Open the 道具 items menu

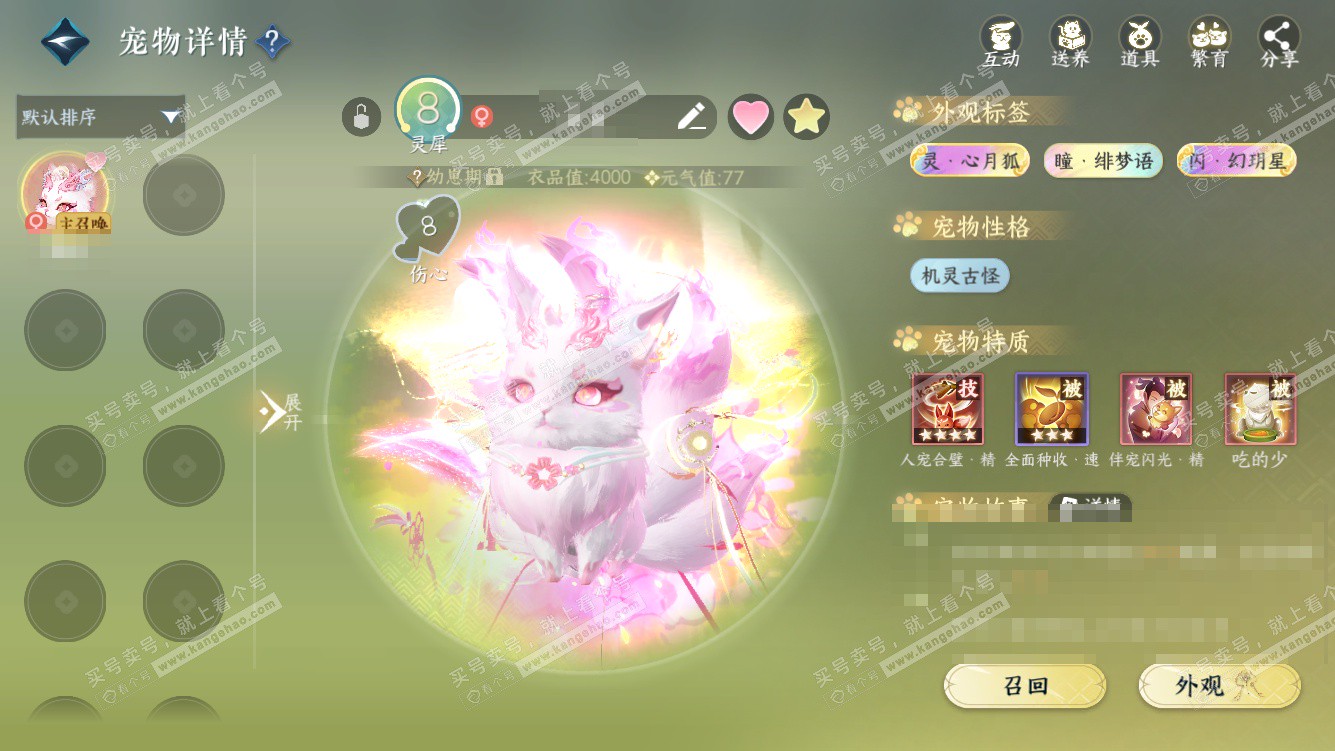[x=1139, y=42]
